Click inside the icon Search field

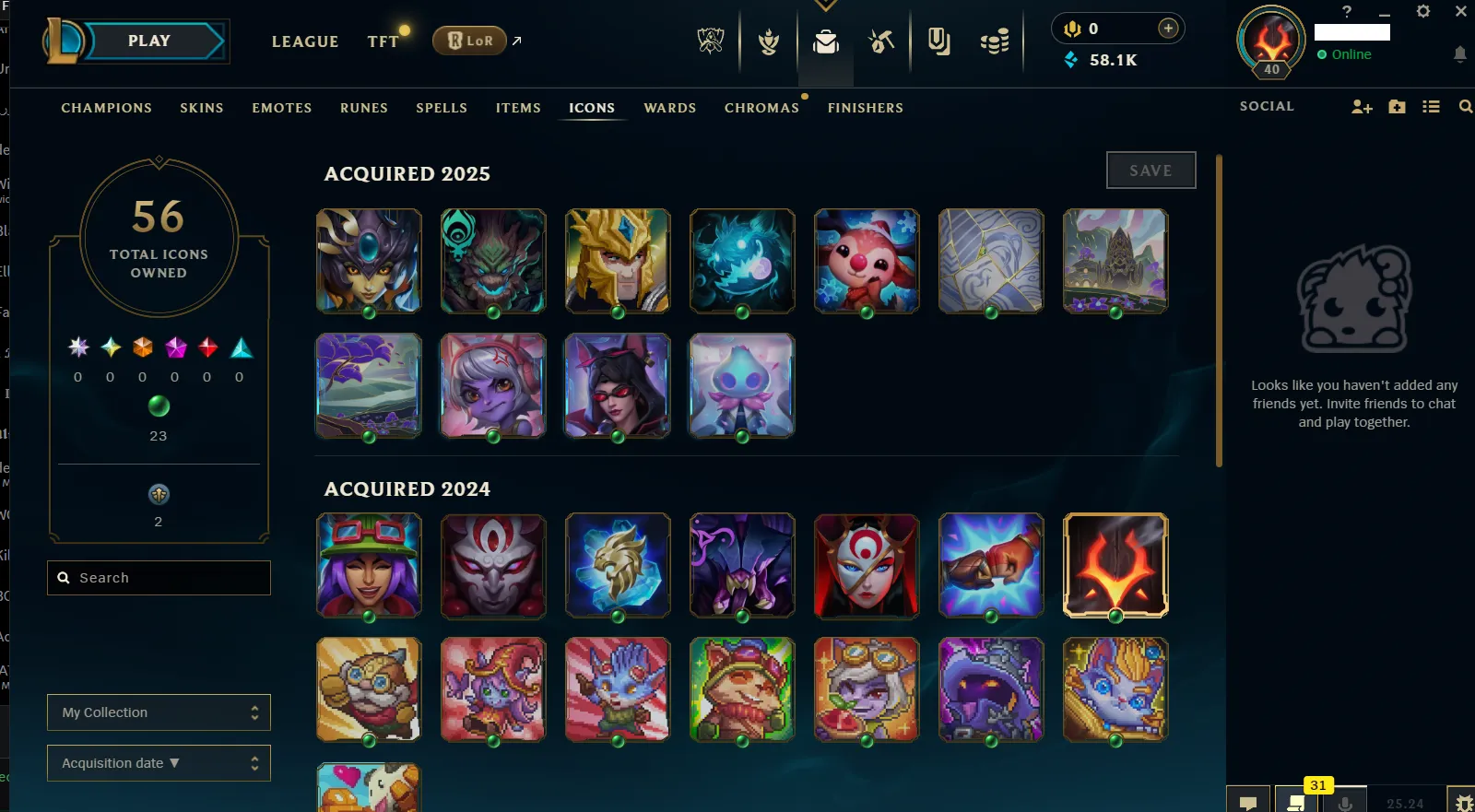159,577
